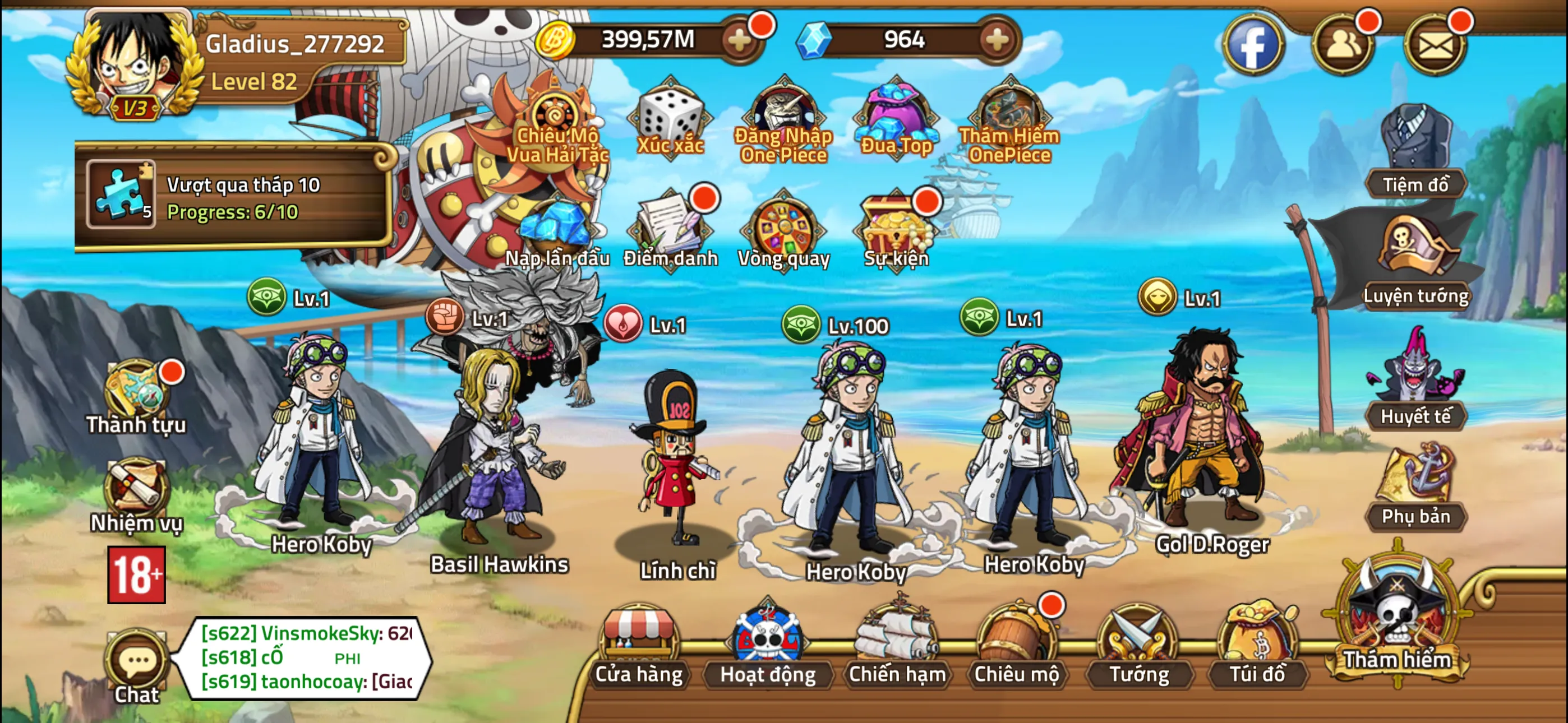The height and width of the screenshot is (723, 1568).
Task: Open Thám Hiểm OnePiece feature
Action: [1011, 119]
